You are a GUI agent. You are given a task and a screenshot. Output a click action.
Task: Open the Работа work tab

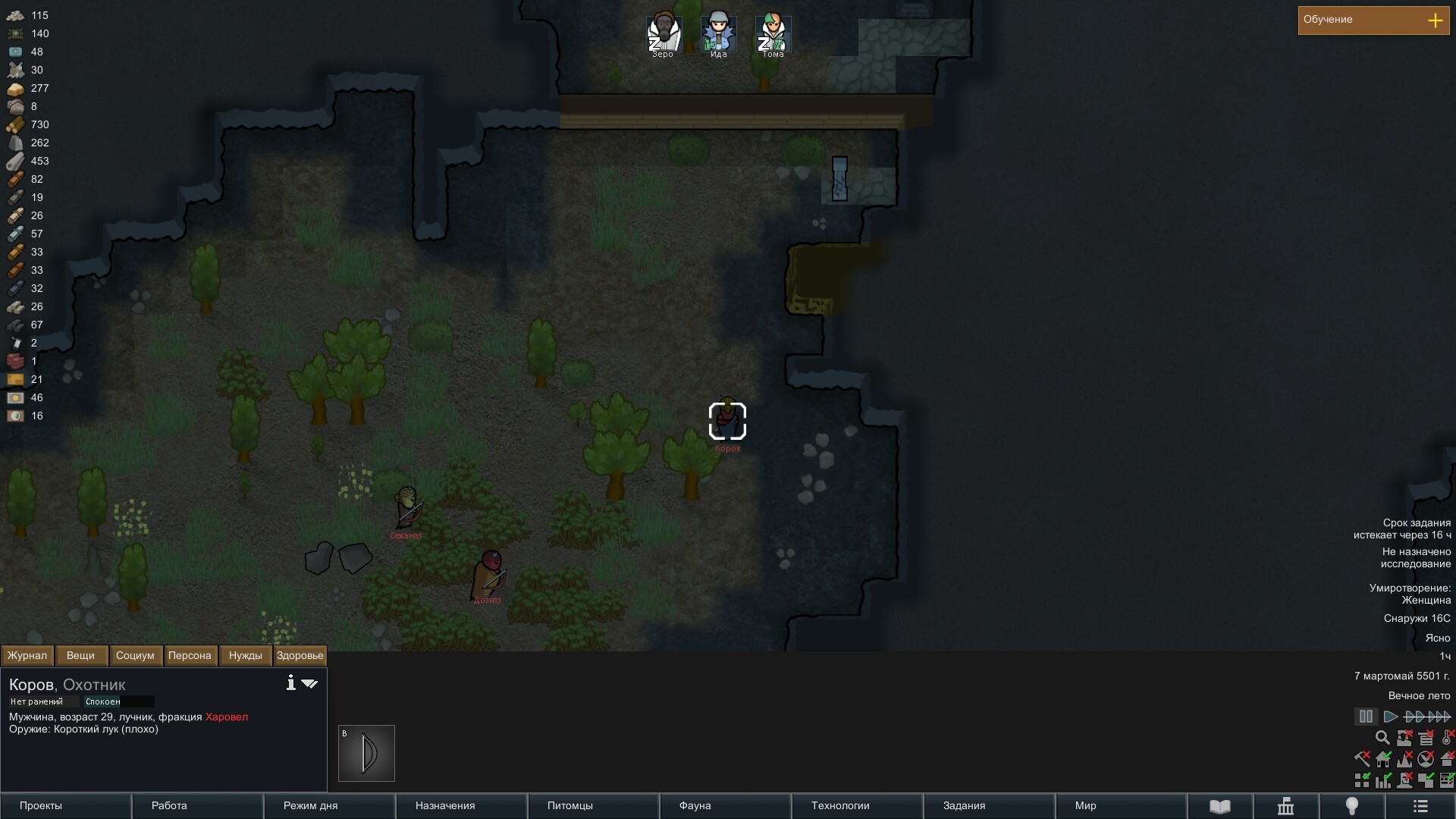tap(197, 805)
